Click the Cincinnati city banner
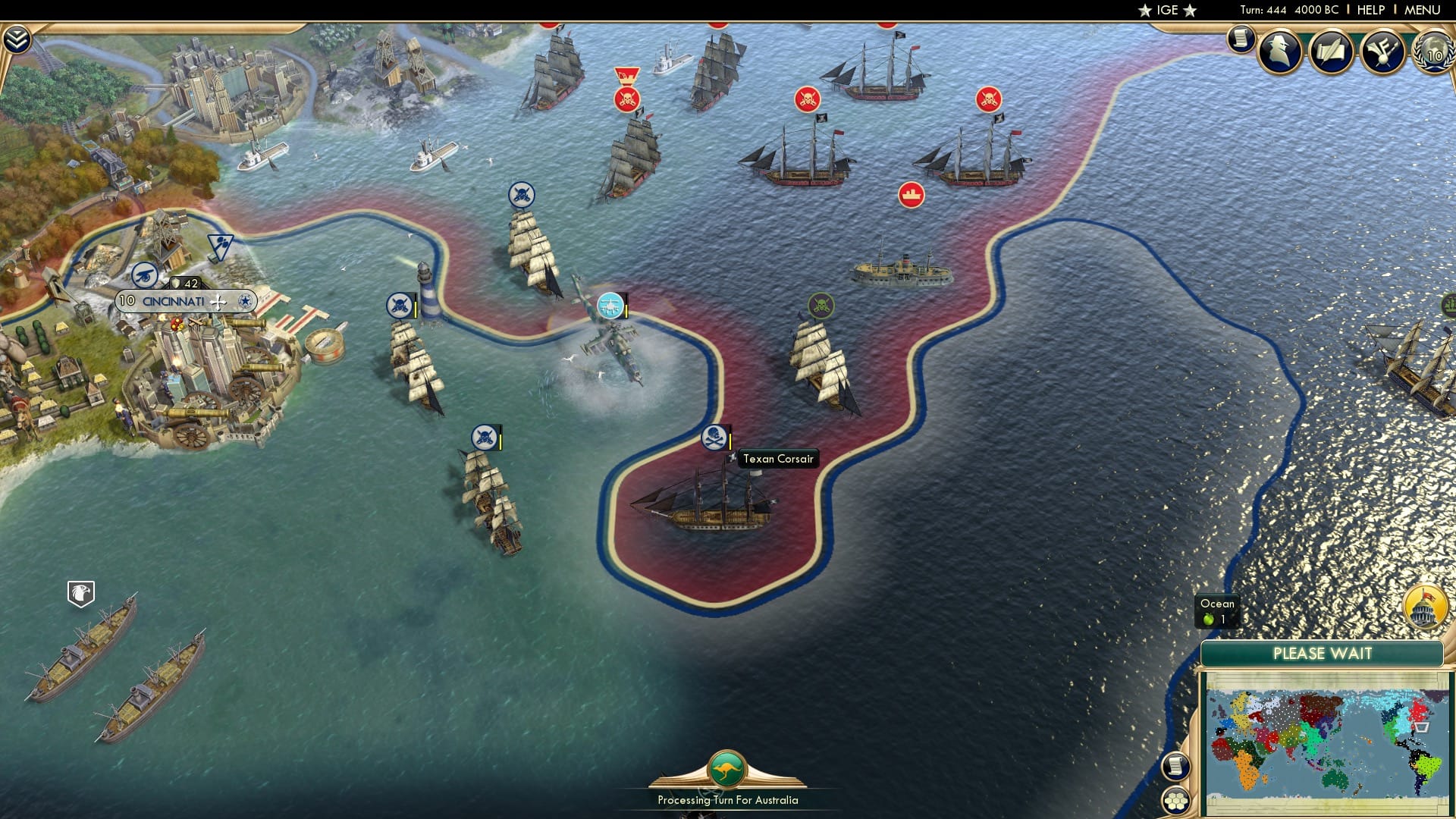Viewport: 1456px width, 819px height. tap(173, 300)
